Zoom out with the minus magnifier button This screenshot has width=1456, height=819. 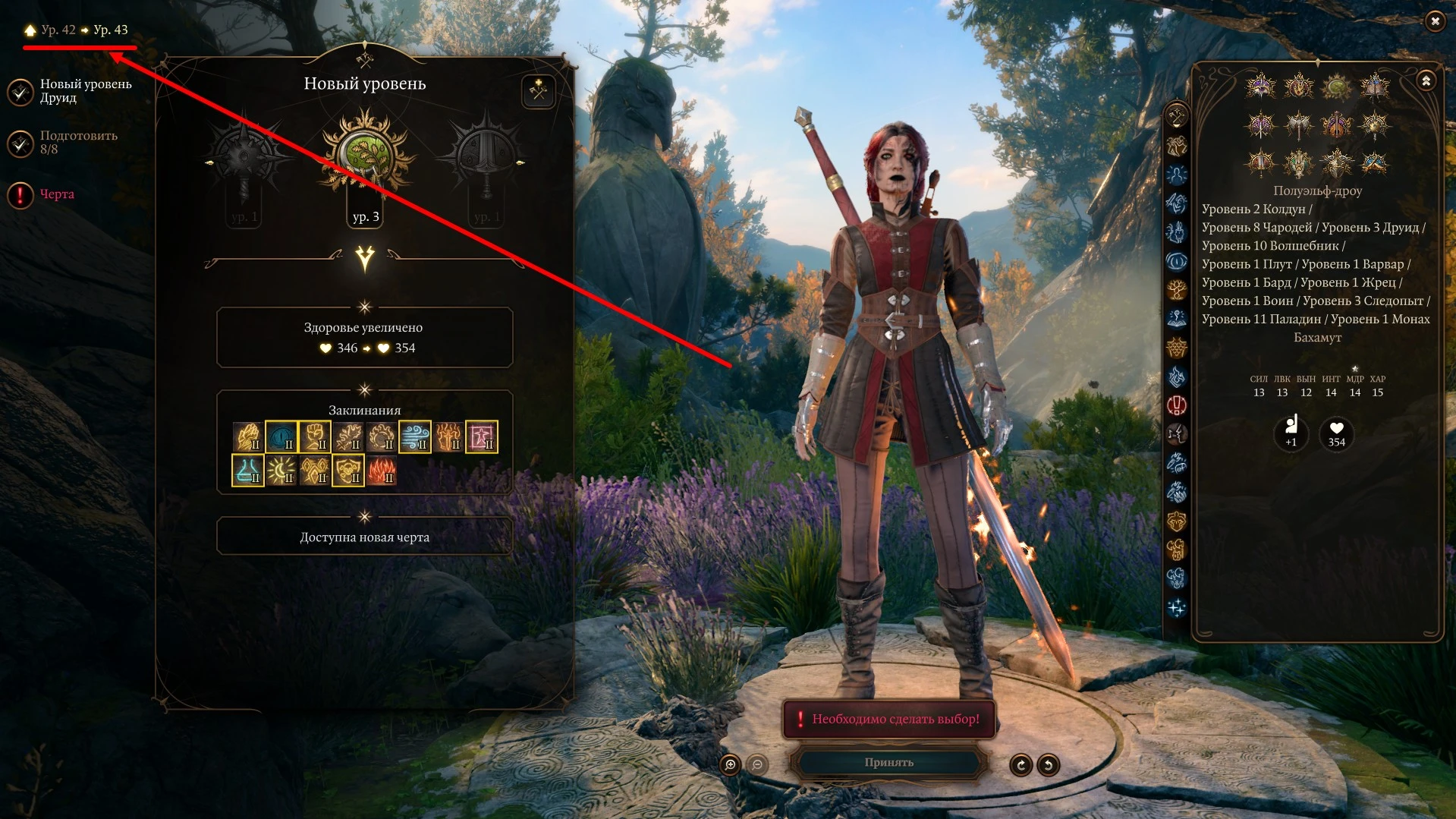tap(757, 764)
